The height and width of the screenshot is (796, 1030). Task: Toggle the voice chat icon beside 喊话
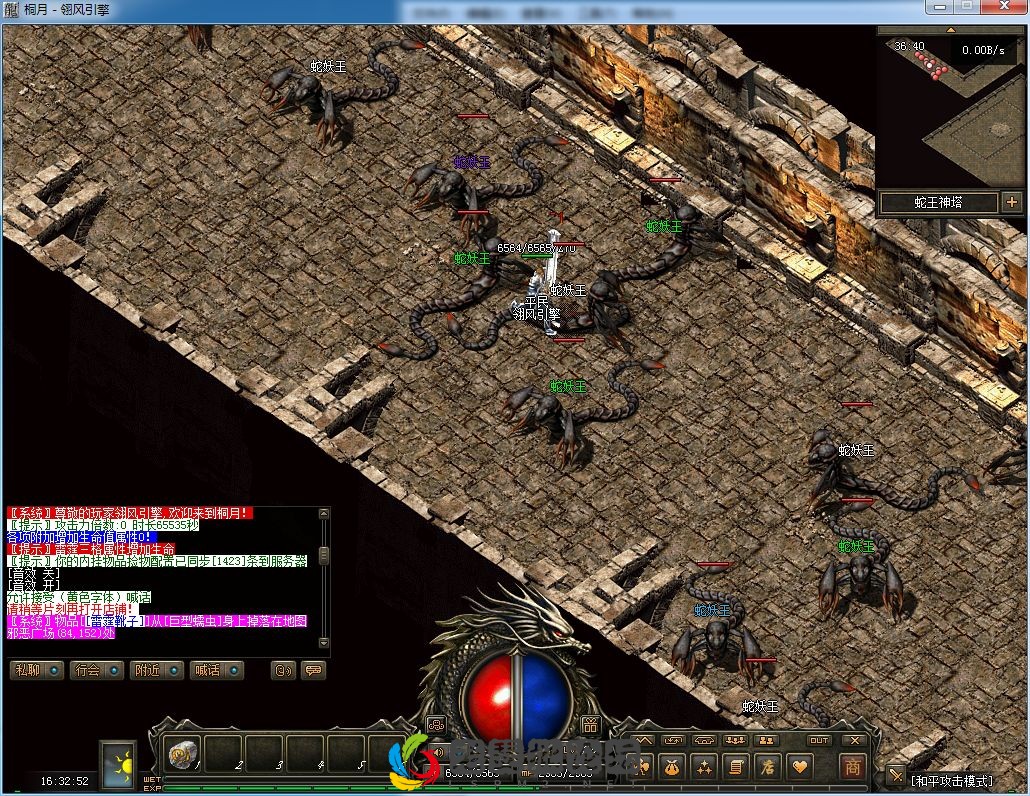284,670
